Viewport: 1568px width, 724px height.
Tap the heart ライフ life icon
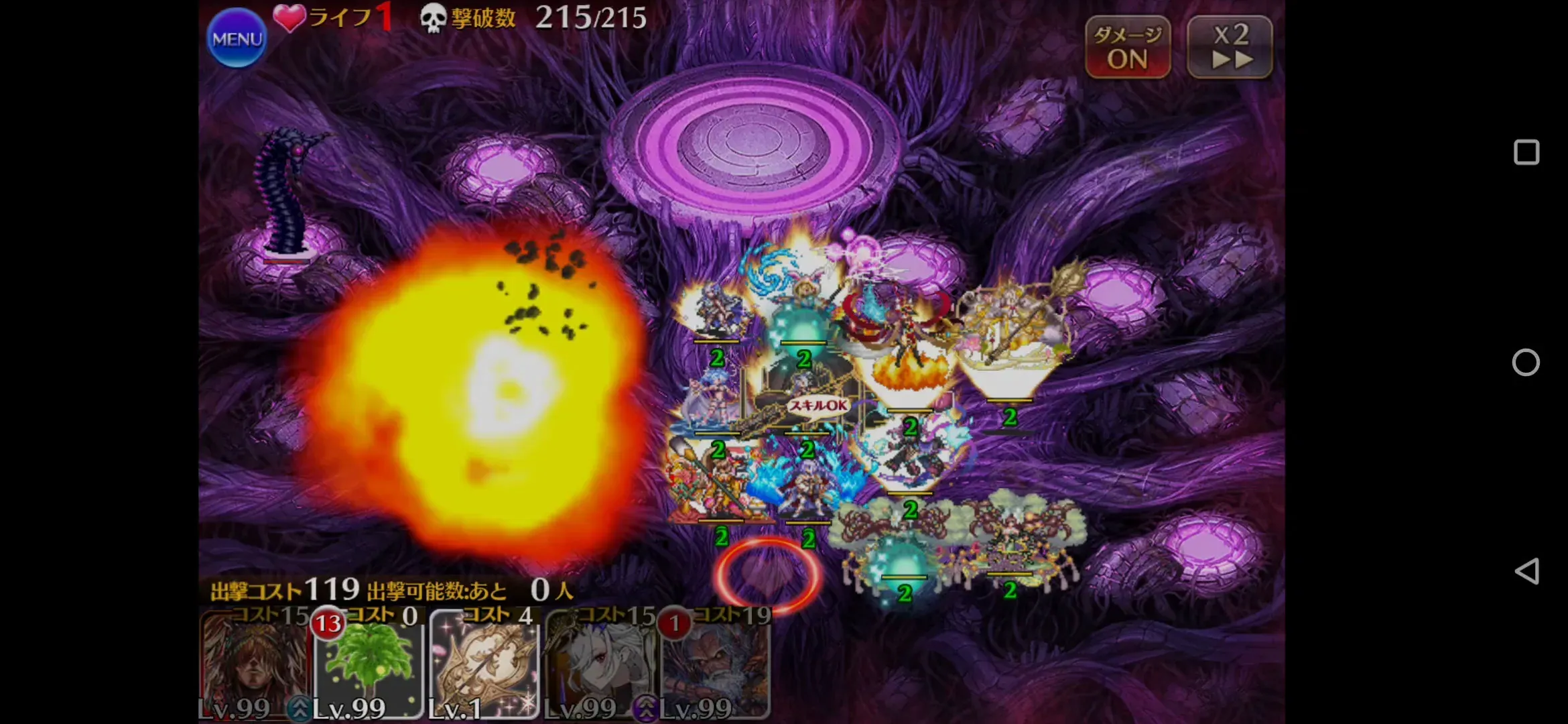coord(289,16)
